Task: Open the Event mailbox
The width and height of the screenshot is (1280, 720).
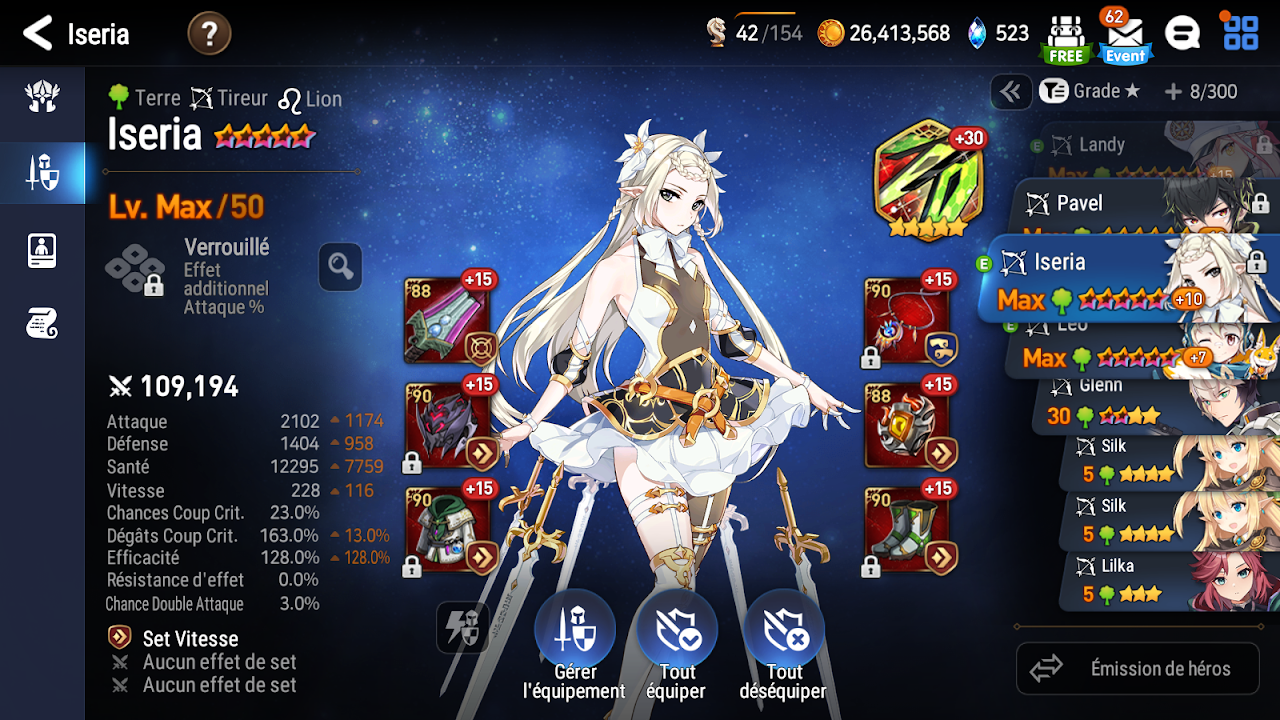Action: tap(1125, 36)
